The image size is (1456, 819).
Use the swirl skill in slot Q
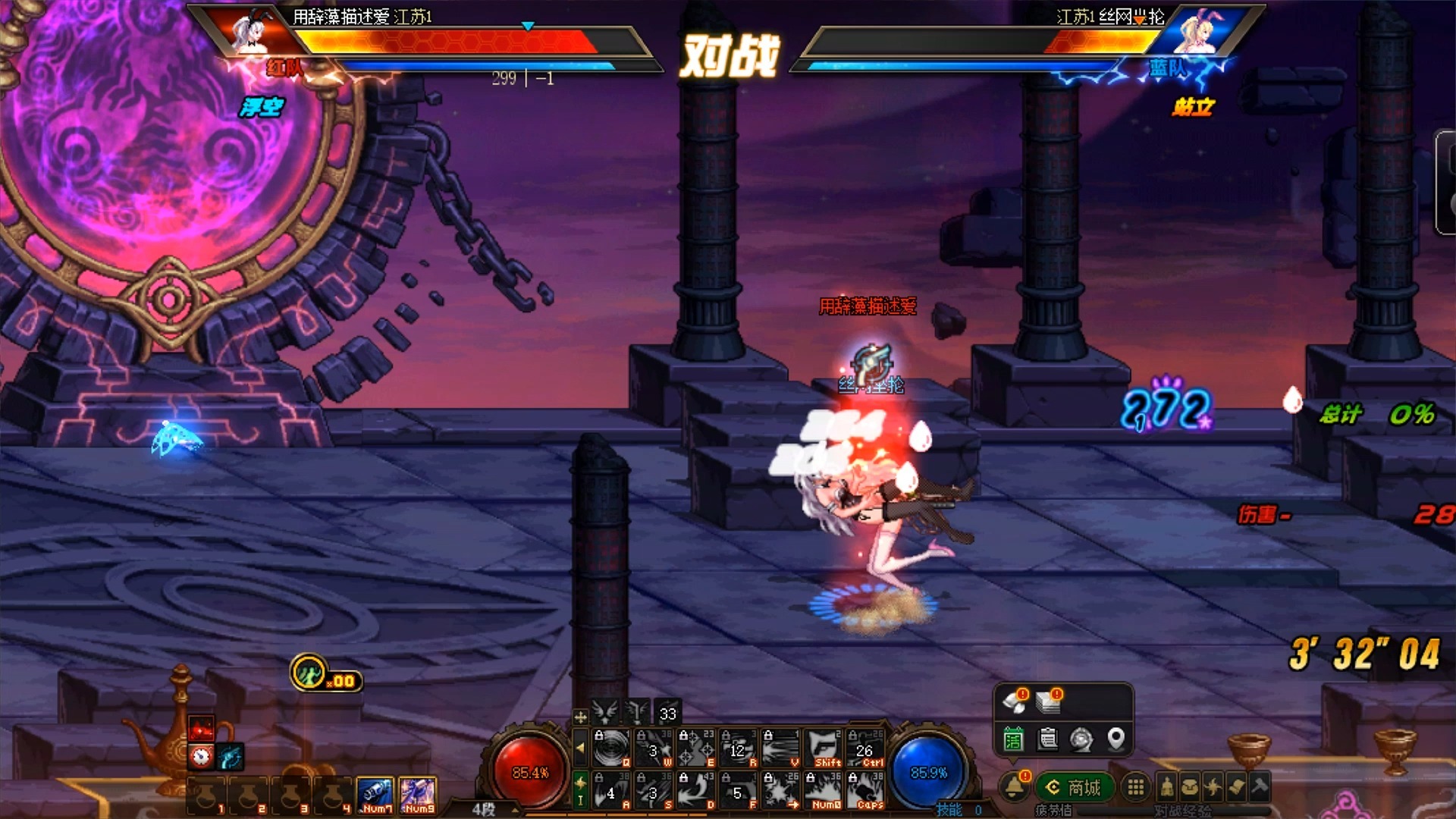(611, 748)
